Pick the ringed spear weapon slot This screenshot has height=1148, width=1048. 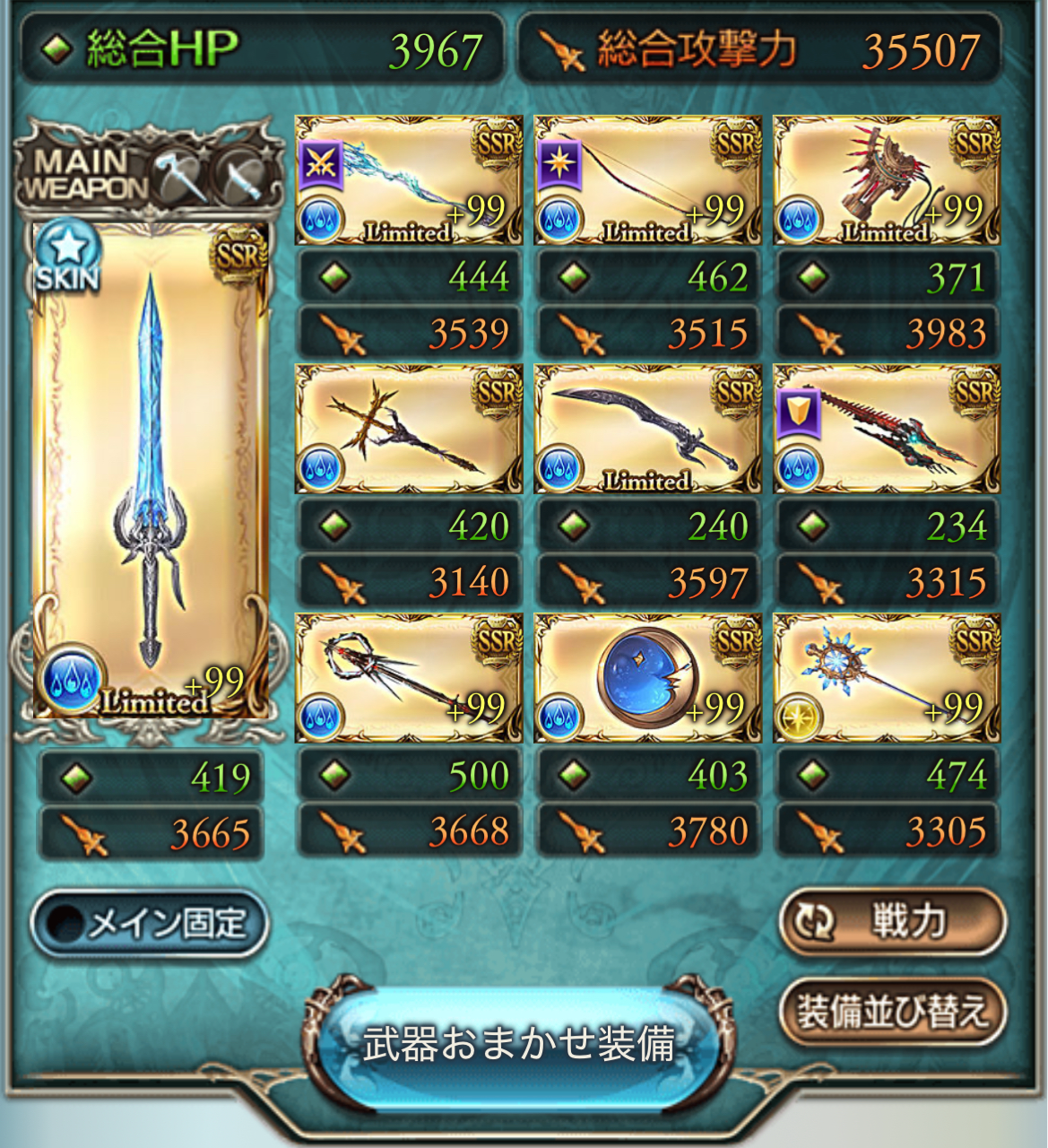409,678
